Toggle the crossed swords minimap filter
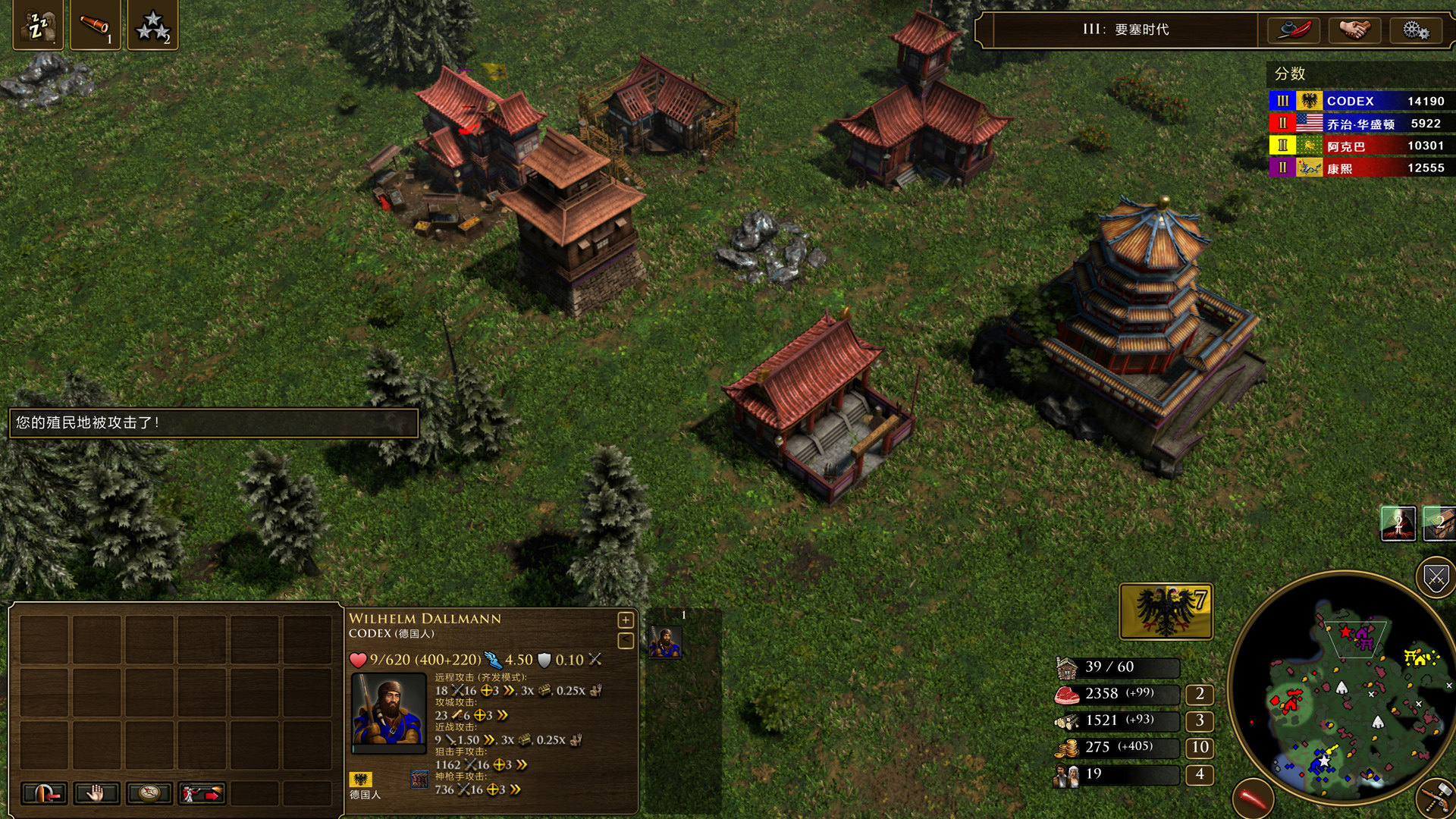 click(x=1435, y=579)
